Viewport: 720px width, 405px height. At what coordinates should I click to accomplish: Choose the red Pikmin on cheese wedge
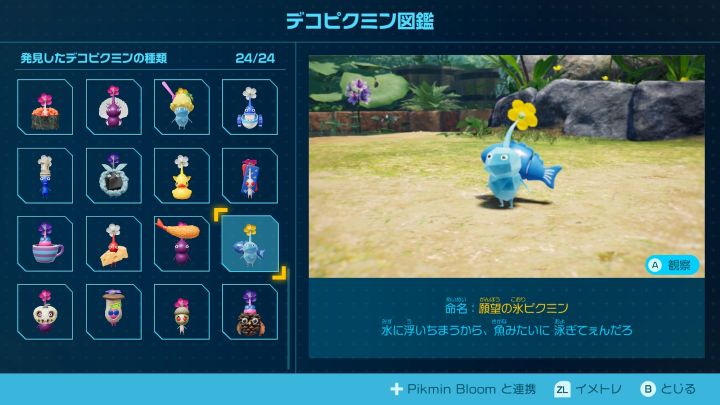tap(113, 243)
